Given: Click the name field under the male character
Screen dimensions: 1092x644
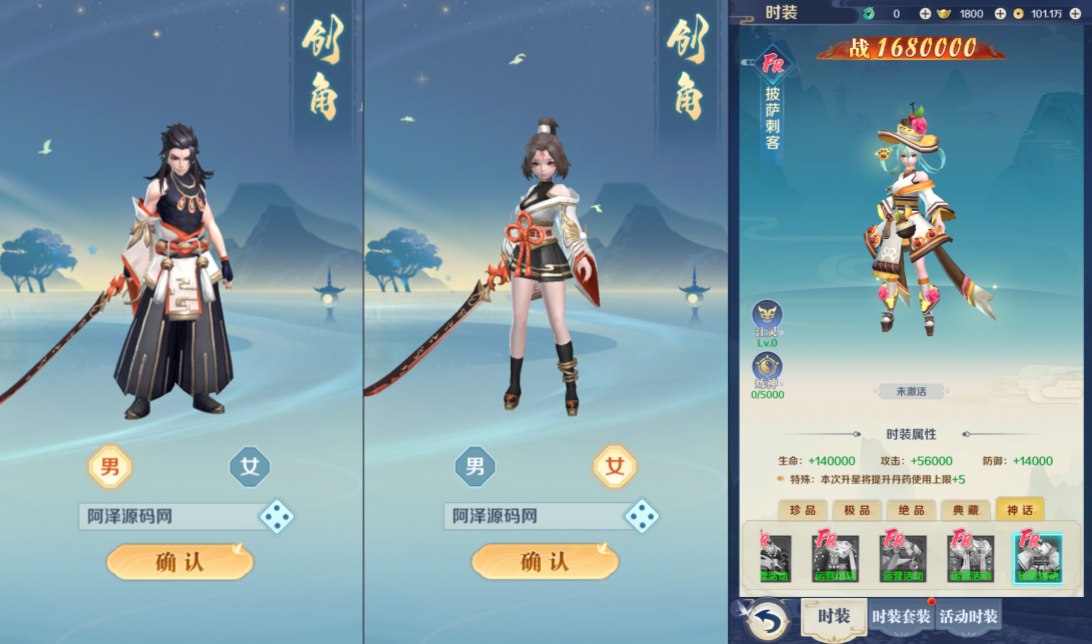Looking at the screenshot, I should coord(165,516).
